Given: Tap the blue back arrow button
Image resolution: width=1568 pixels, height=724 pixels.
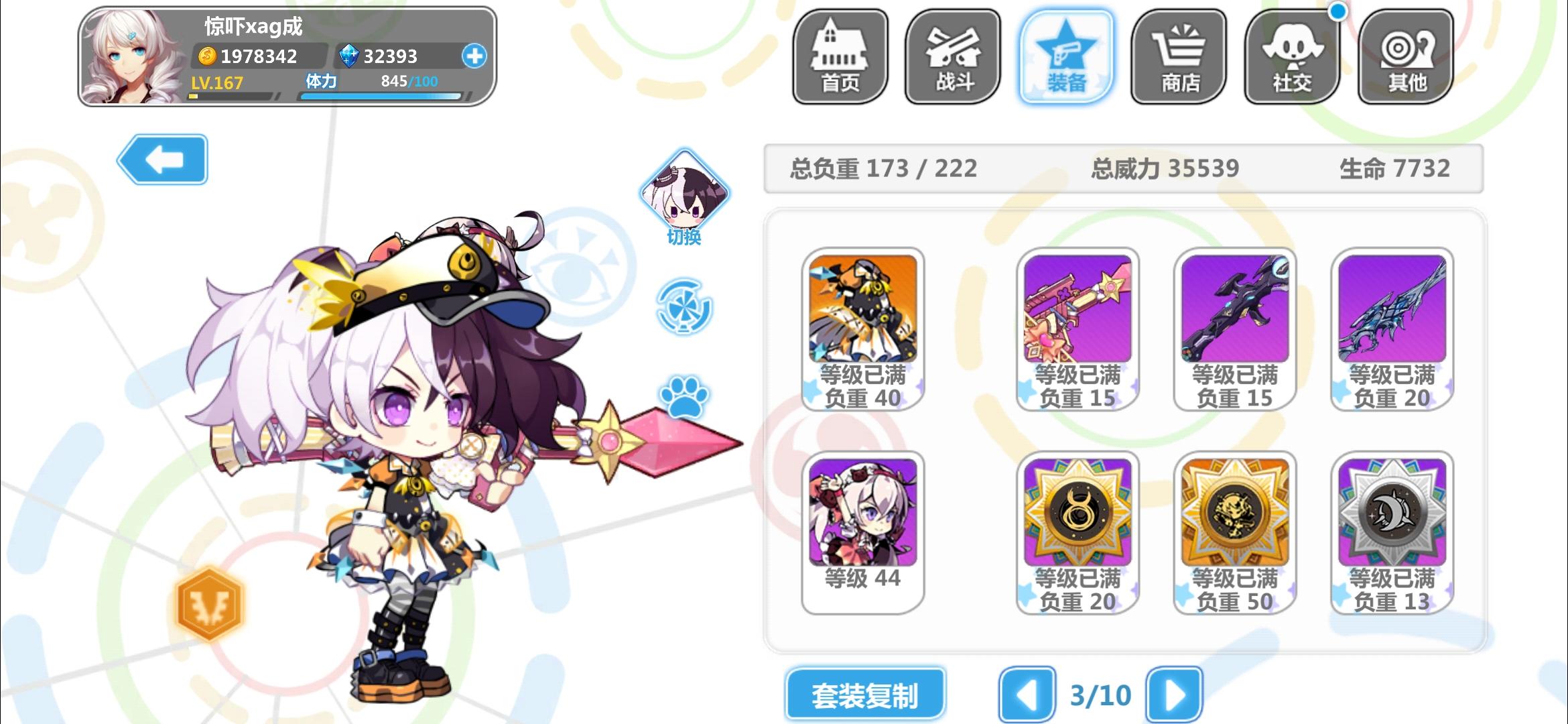Looking at the screenshot, I should pos(163,160).
